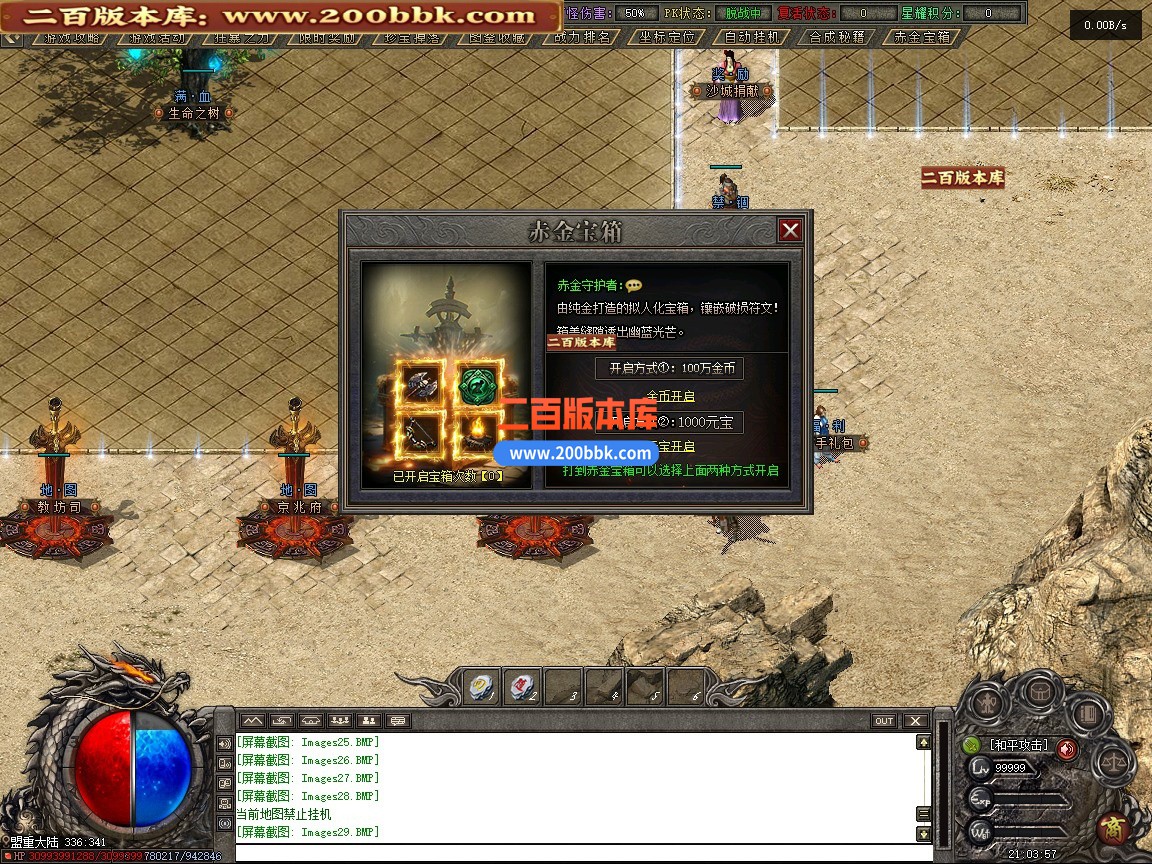1152x864 pixels.
Task: Use the item in hotbar slot 2
Action: [522, 687]
